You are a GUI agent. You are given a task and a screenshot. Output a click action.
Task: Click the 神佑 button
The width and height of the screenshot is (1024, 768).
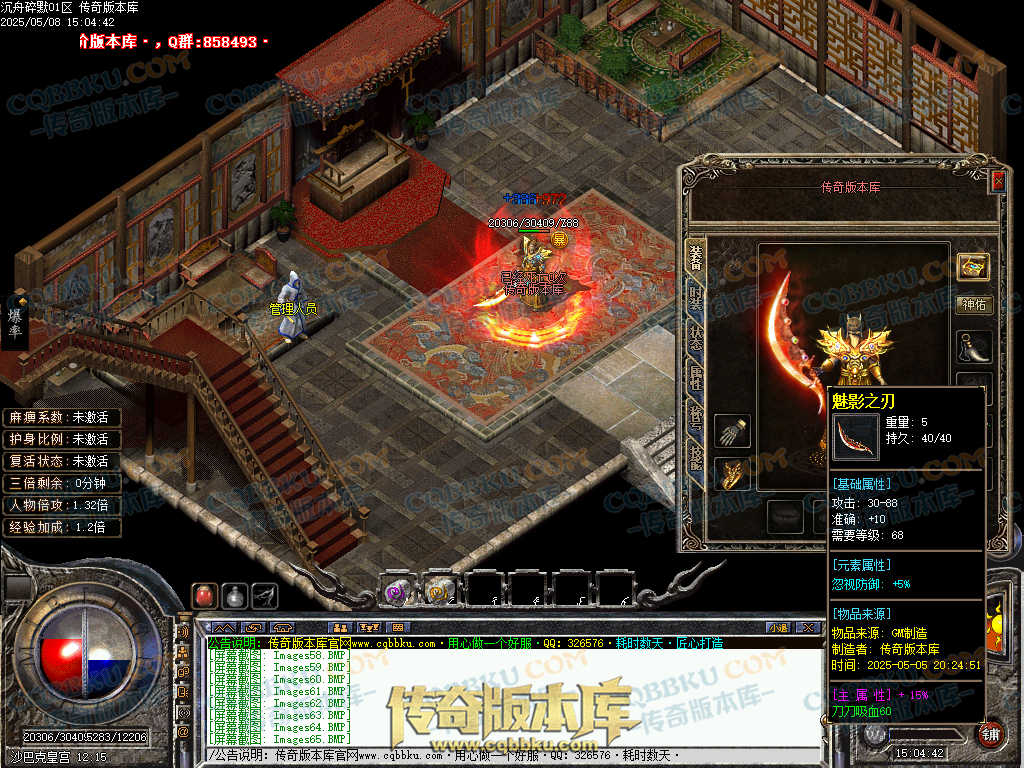pyautogui.click(x=974, y=305)
